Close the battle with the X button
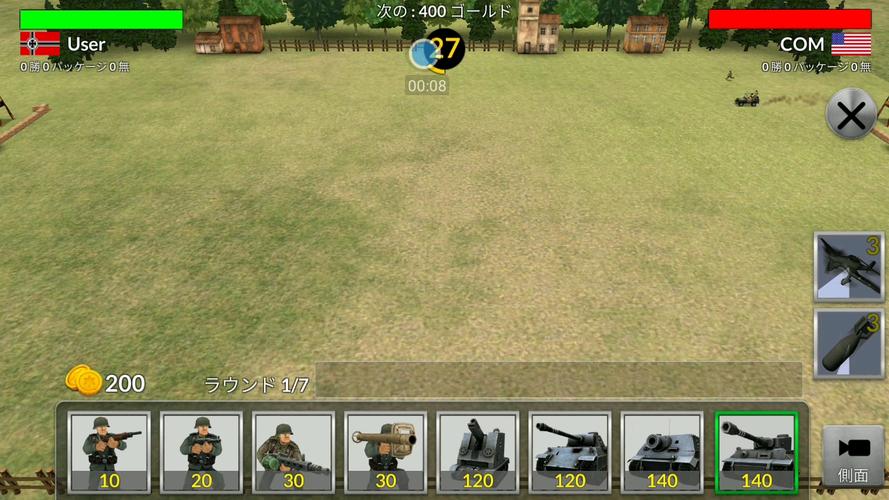This screenshot has width=889, height=500. click(x=851, y=116)
